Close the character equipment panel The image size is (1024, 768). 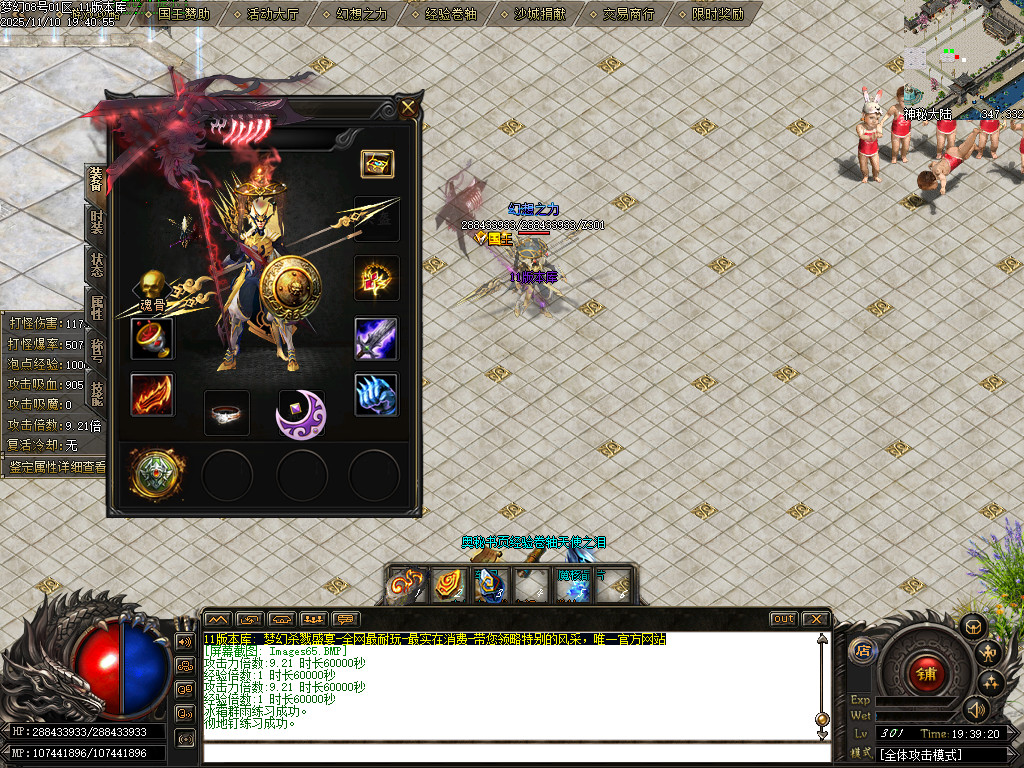(408, 108)
